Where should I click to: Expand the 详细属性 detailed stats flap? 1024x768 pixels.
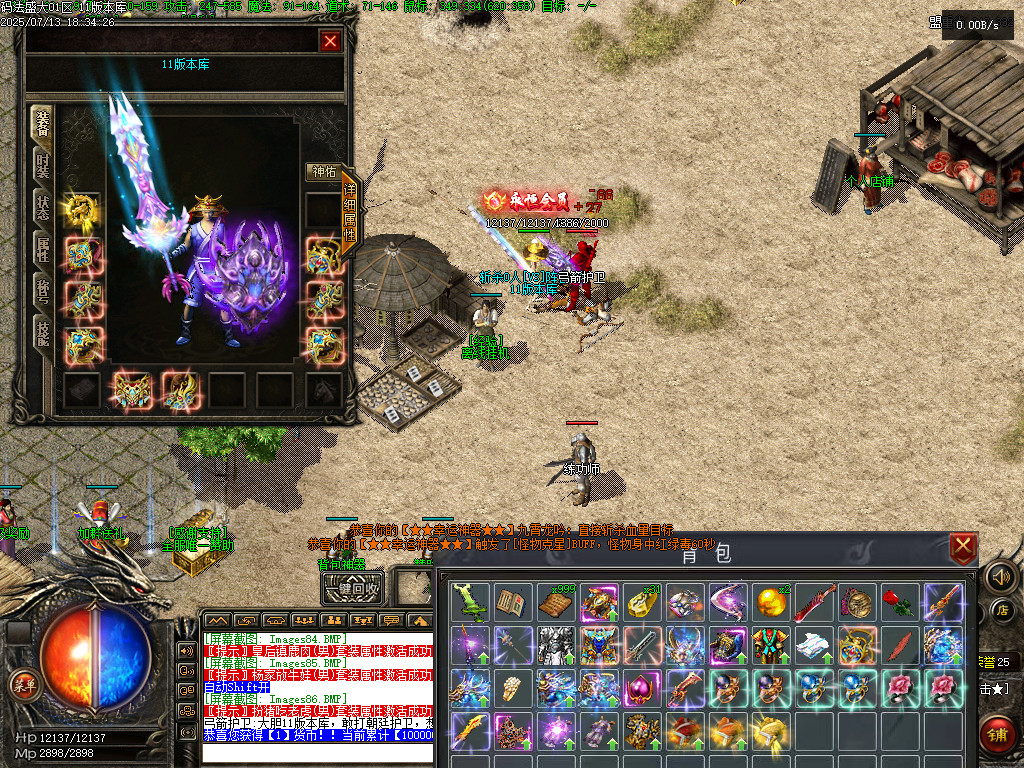tap(350, 211)
